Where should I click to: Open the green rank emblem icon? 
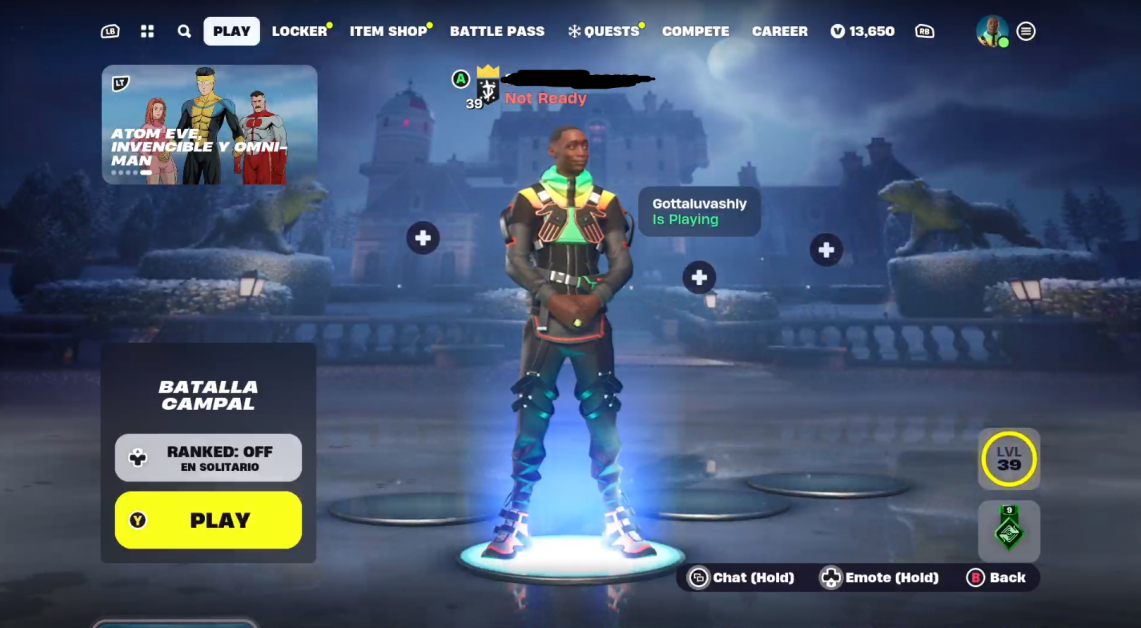tap(1009, 529)
